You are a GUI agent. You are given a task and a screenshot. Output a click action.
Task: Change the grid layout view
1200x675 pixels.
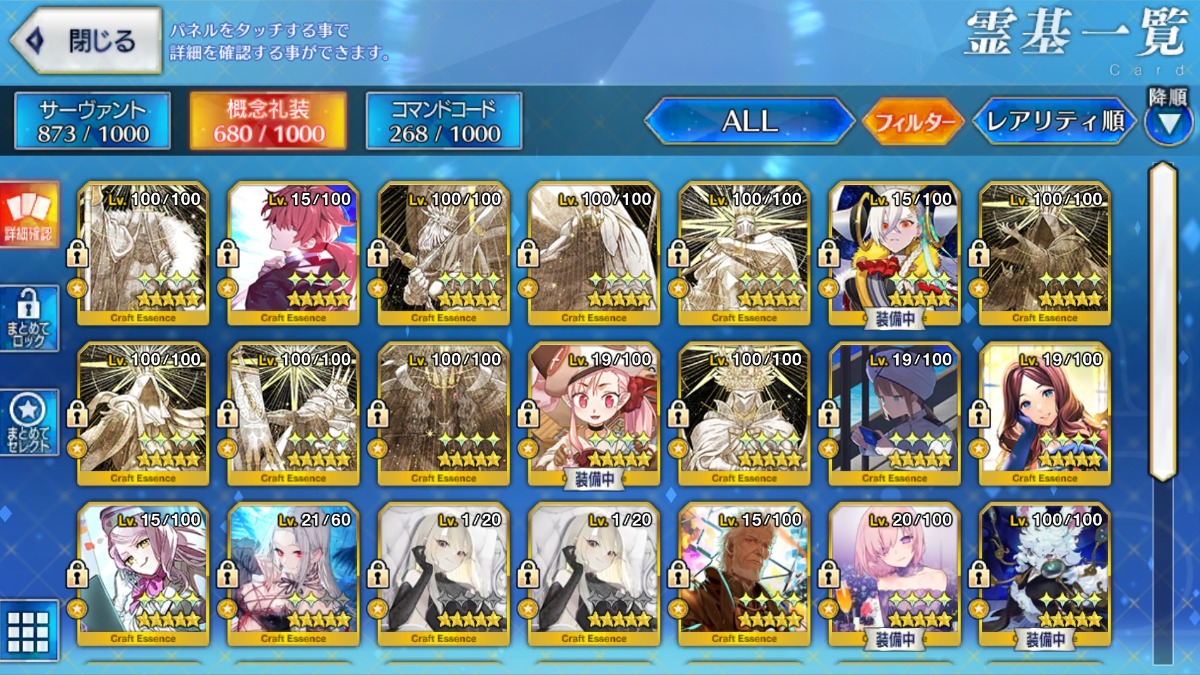click(x=28, y=630)
